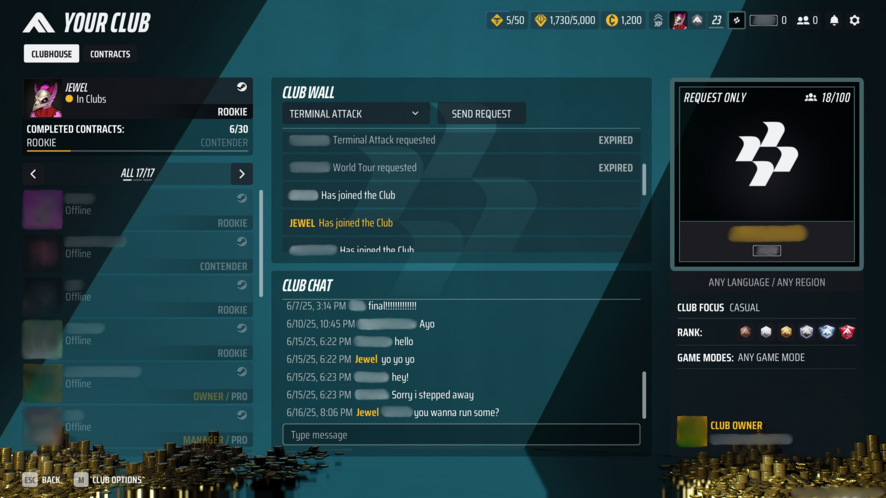Open the Multibucks currency balance showing 1,200
The image size is (886, 498).
click(624, 20)
